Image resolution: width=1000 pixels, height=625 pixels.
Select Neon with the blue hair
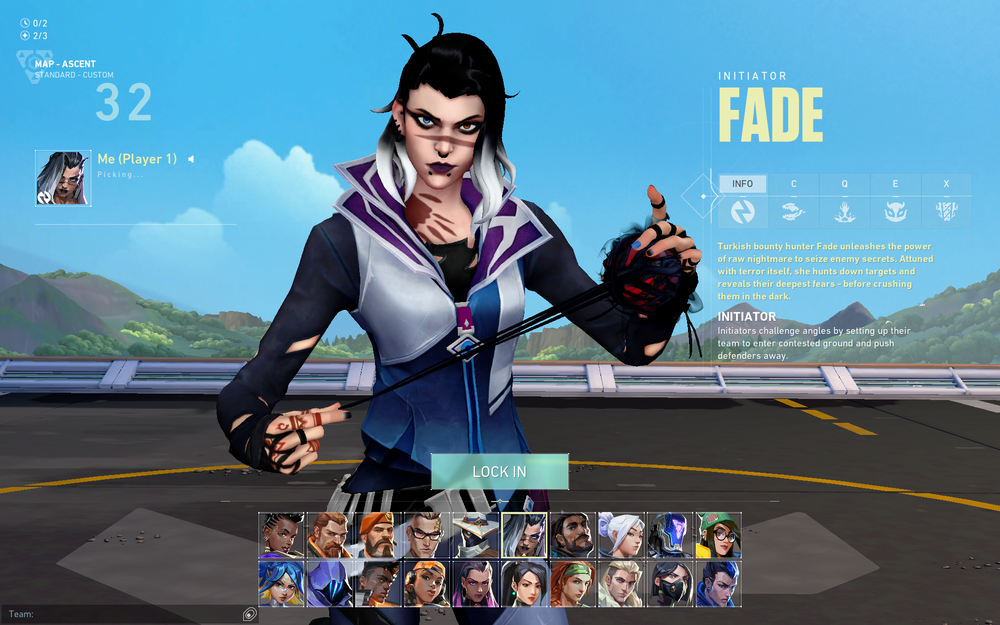click(279, 583)
